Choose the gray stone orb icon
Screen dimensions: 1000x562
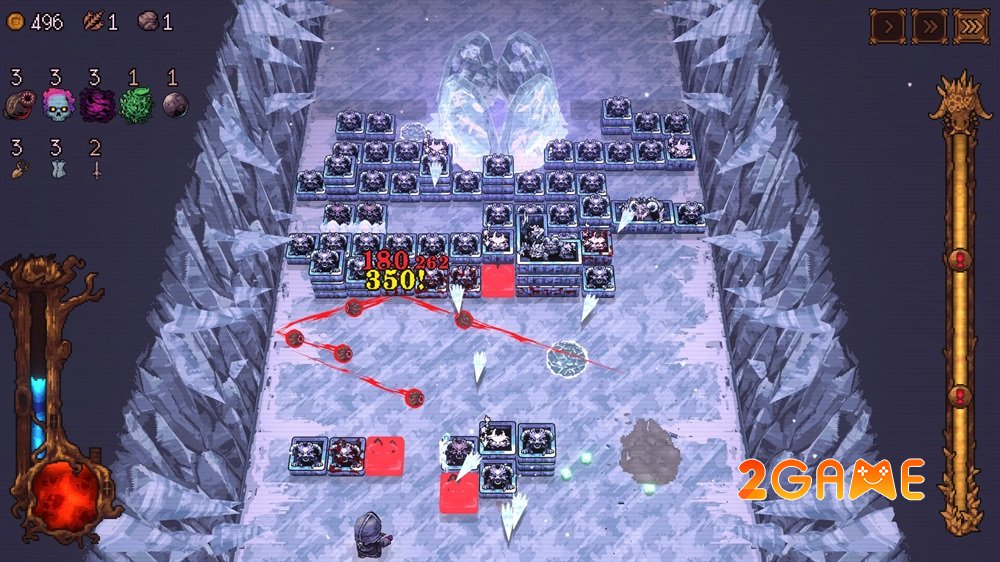coord(174,105)
